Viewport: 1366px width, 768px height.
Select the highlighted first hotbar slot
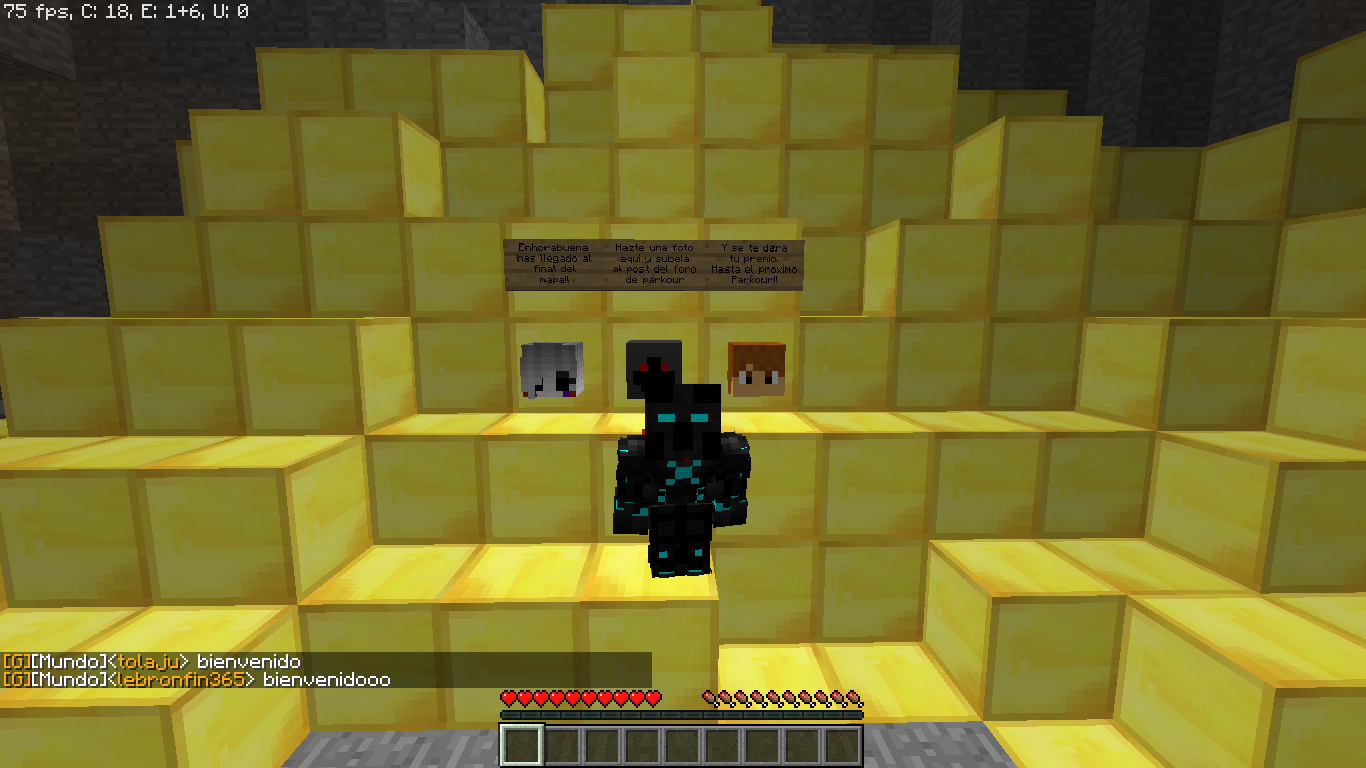[x=522, y=745]
